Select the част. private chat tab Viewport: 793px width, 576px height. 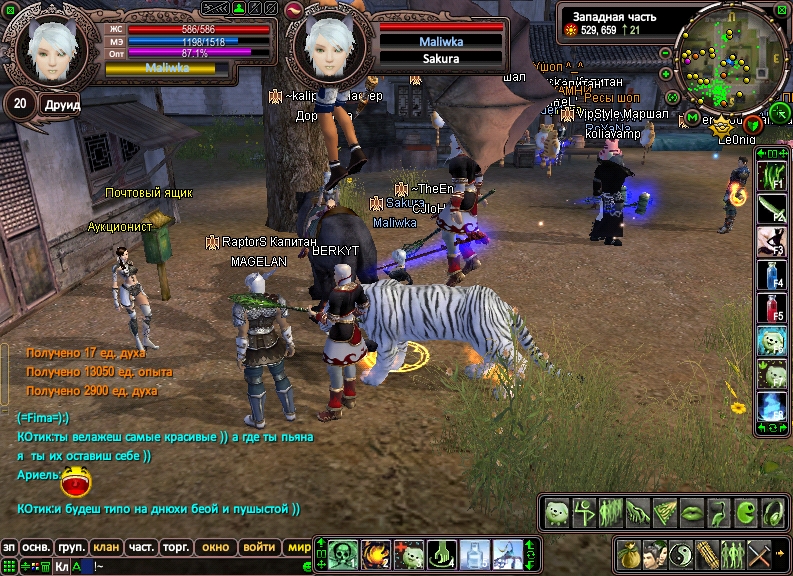pyautogui.click(x=141, y=547)
